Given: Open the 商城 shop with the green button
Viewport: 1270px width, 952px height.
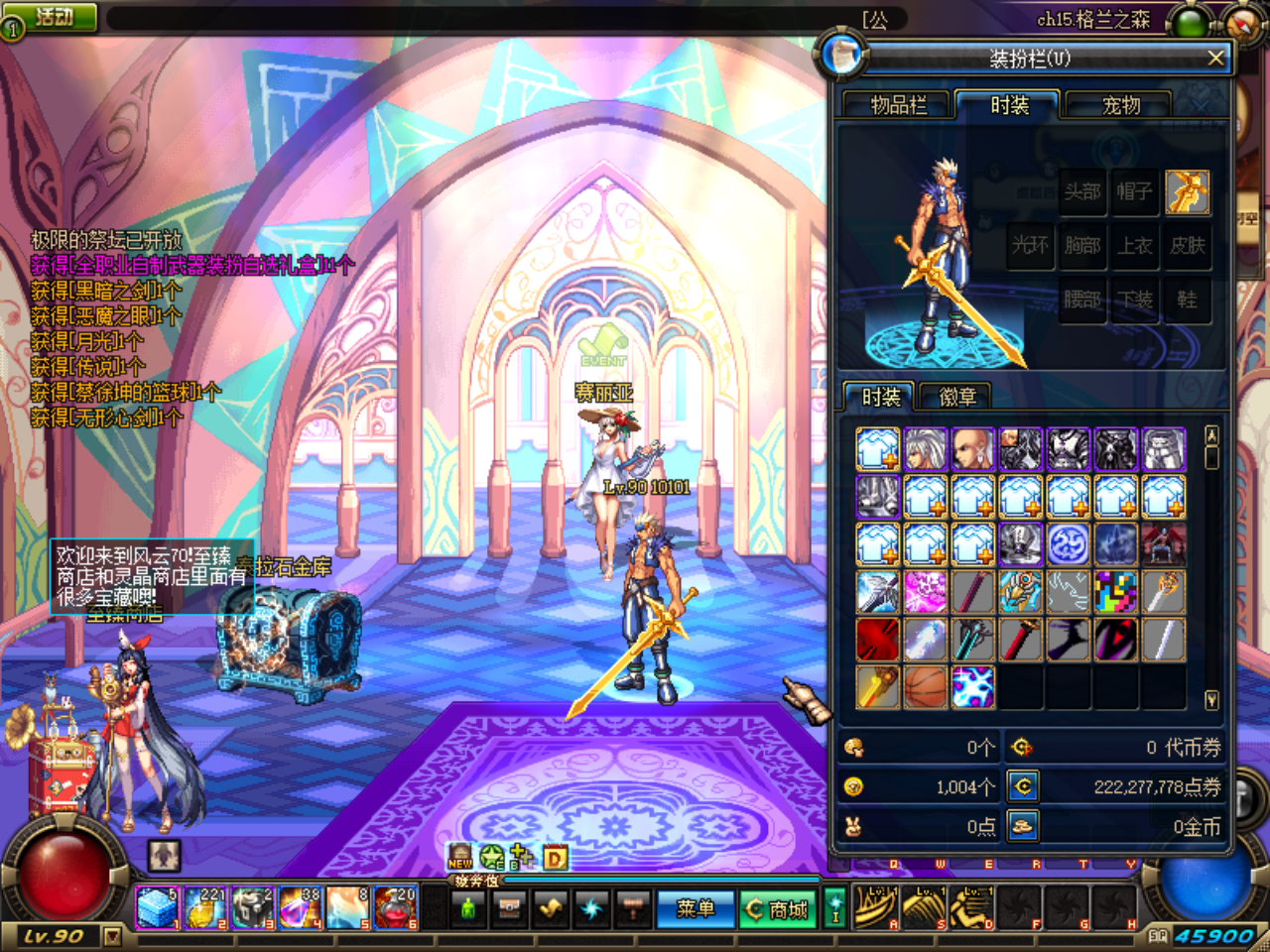Looking at the screenshot, I should [x=780, y=908].
